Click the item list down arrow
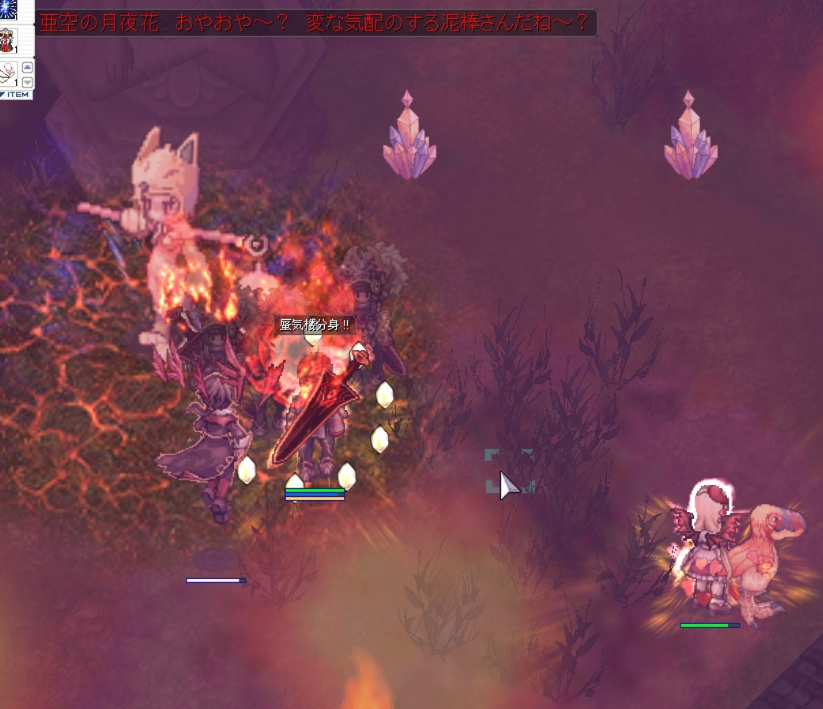The width and height of the screenshot is (823, 709). click(27, 82)
